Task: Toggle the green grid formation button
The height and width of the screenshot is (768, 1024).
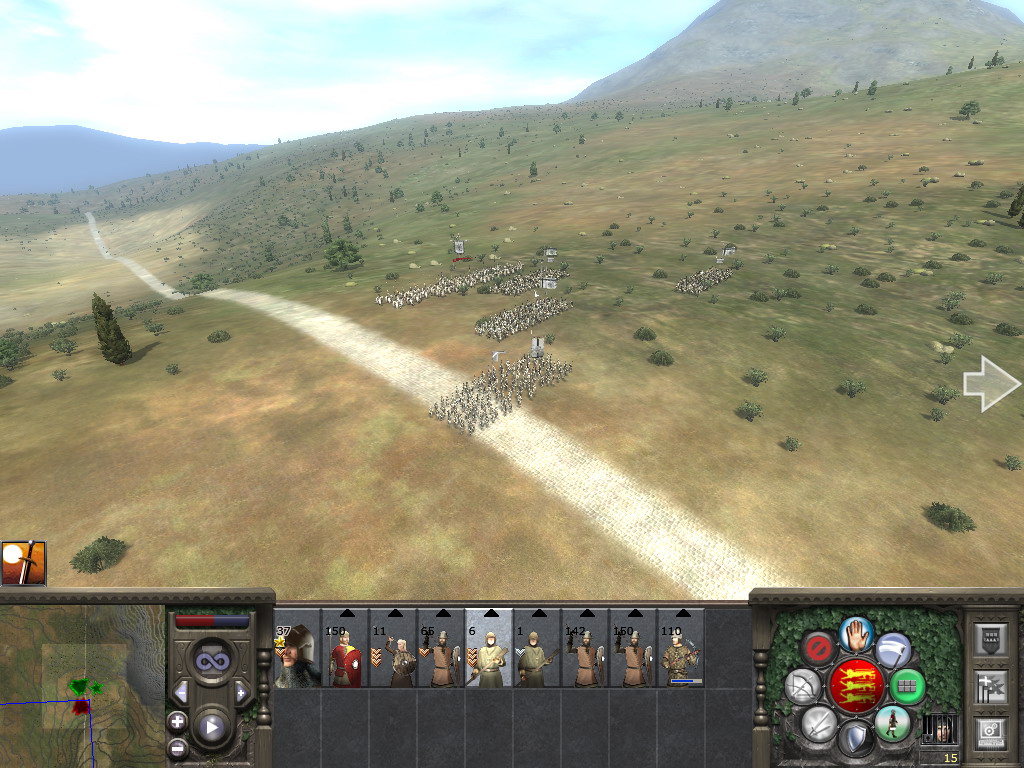Action: [x=907, y=686]
